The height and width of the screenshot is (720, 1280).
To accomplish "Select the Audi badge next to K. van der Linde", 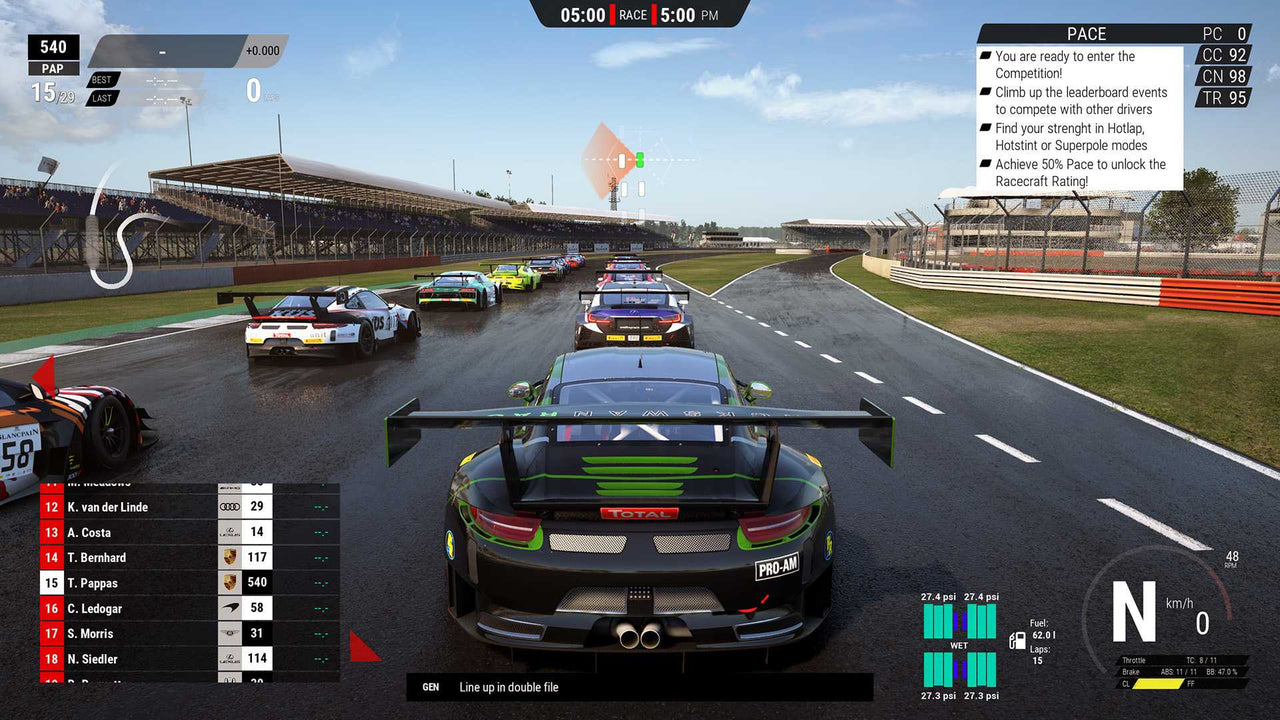I will [x=228, y=506].
